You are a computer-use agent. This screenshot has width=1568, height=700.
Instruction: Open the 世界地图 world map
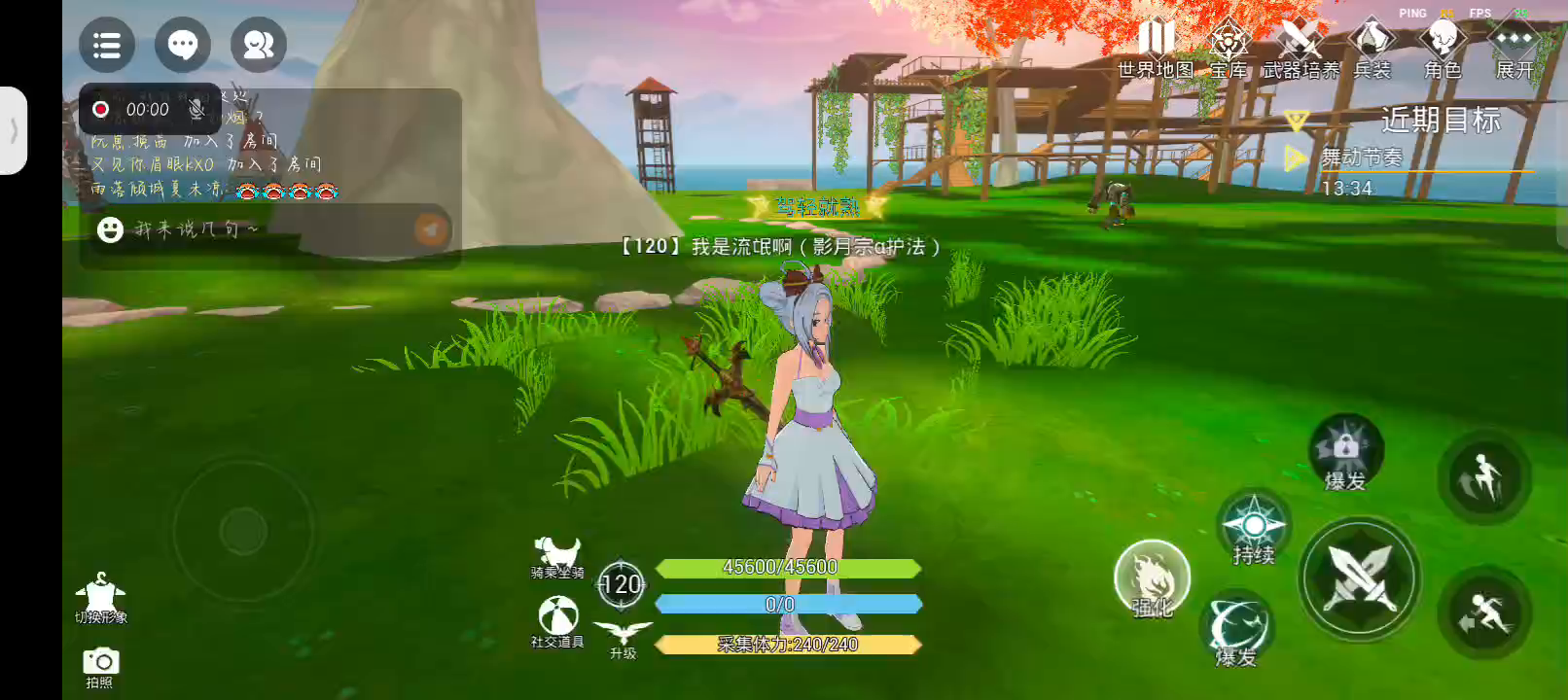pos(1156,51)
